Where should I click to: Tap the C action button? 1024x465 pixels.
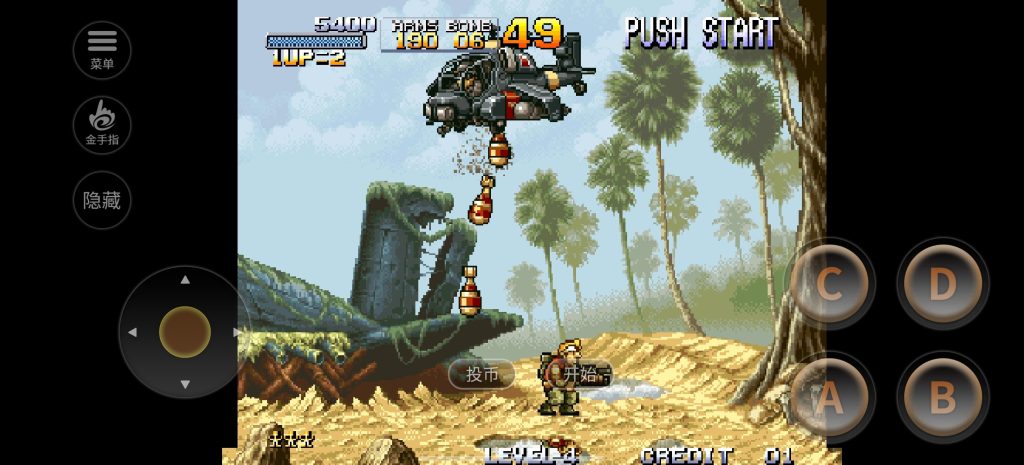(x=829, y=285)
